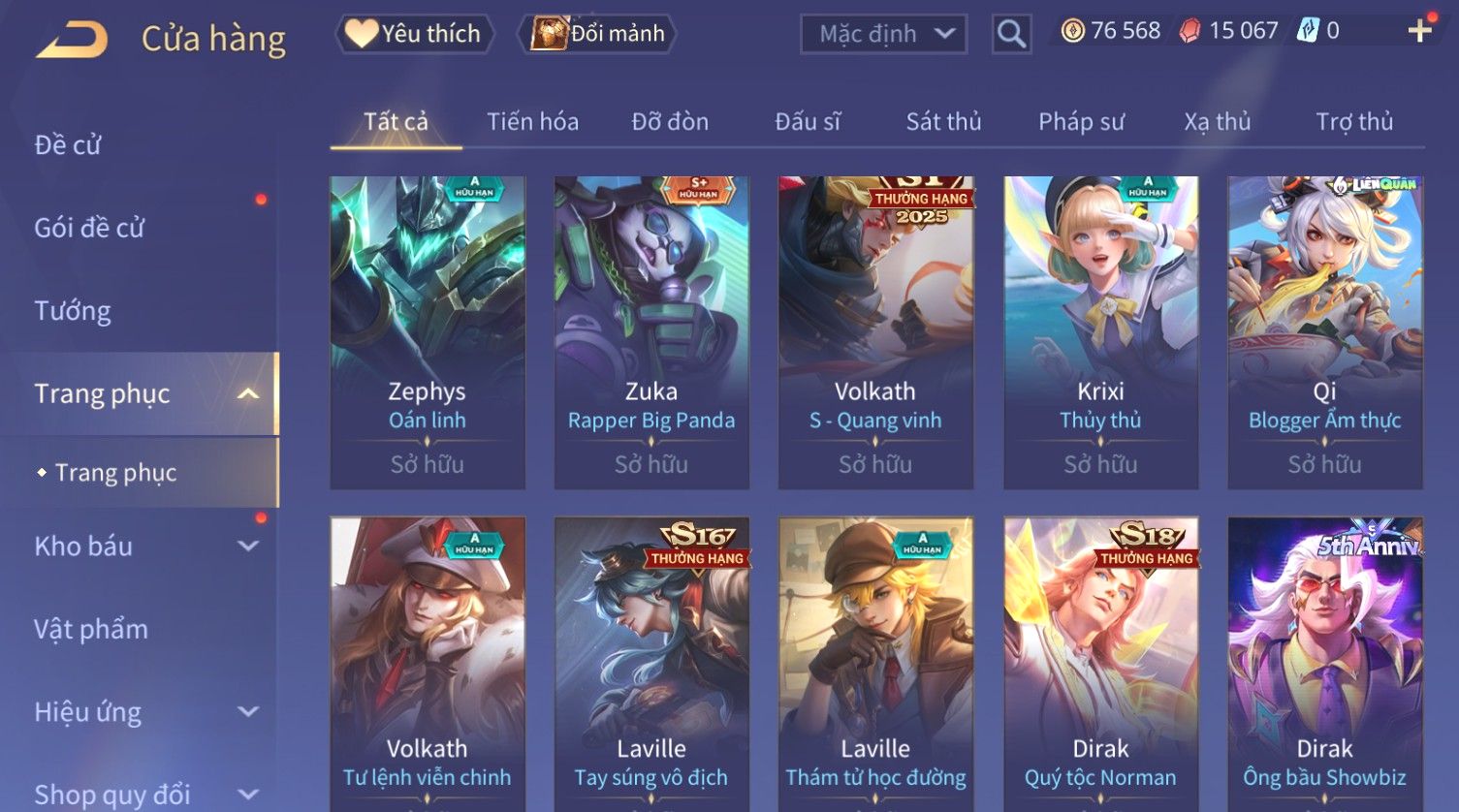Image resolution: width=1459 pixels, height=812 pixels.
Task: Select the Đỡ đòn category tab
Action: pyautogui.click(x=670, y=122)
